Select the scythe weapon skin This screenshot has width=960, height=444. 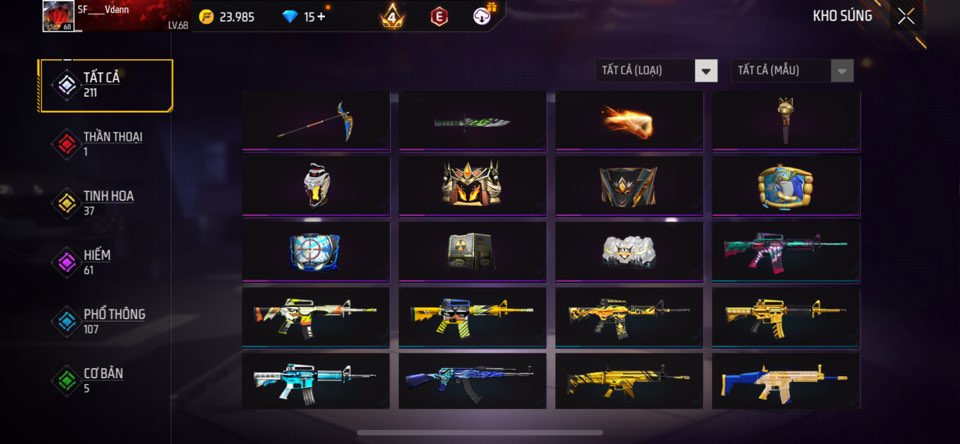[x=315, y=120]
